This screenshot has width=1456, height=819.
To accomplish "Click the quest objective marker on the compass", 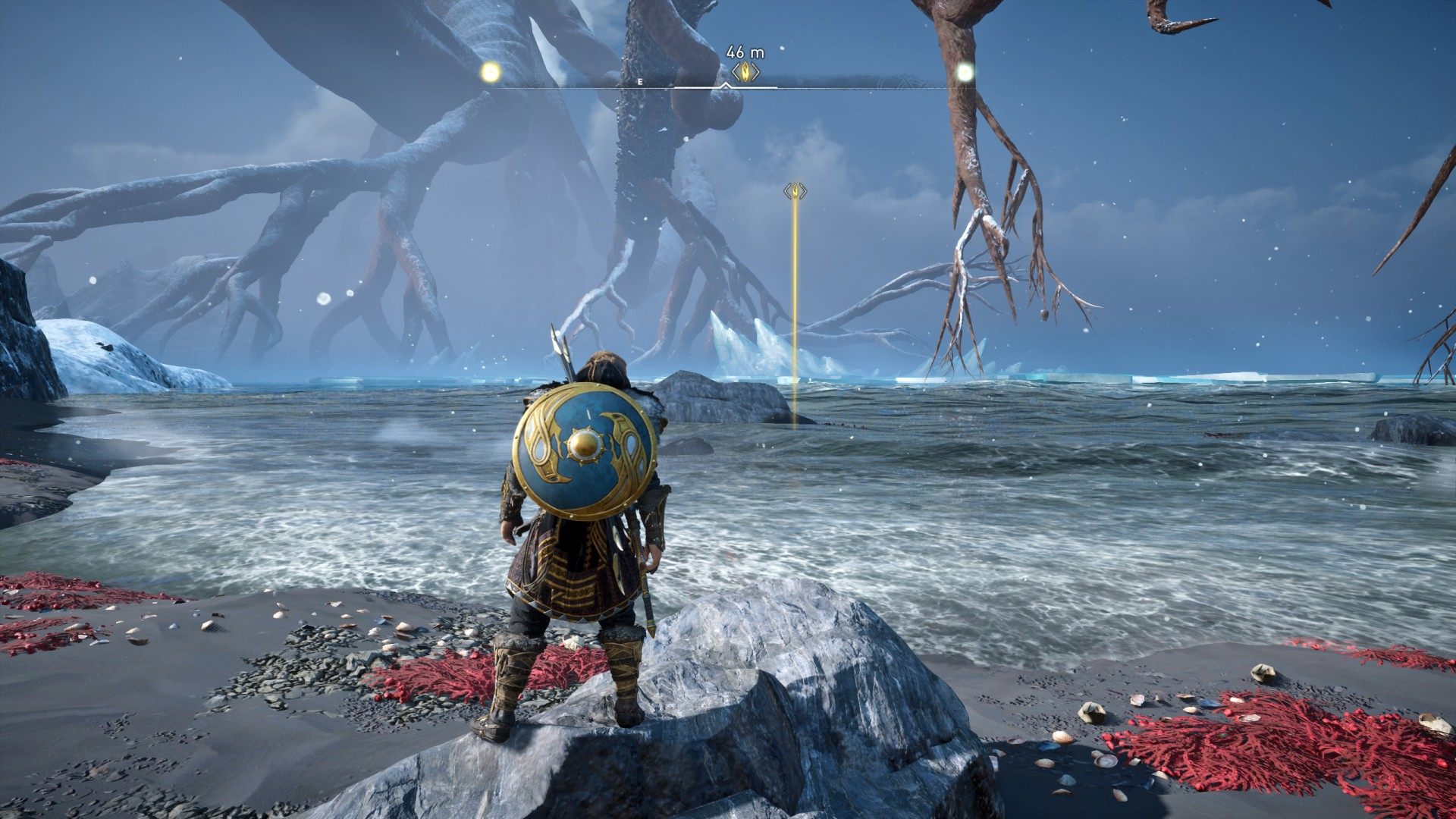I will point(745,72).
